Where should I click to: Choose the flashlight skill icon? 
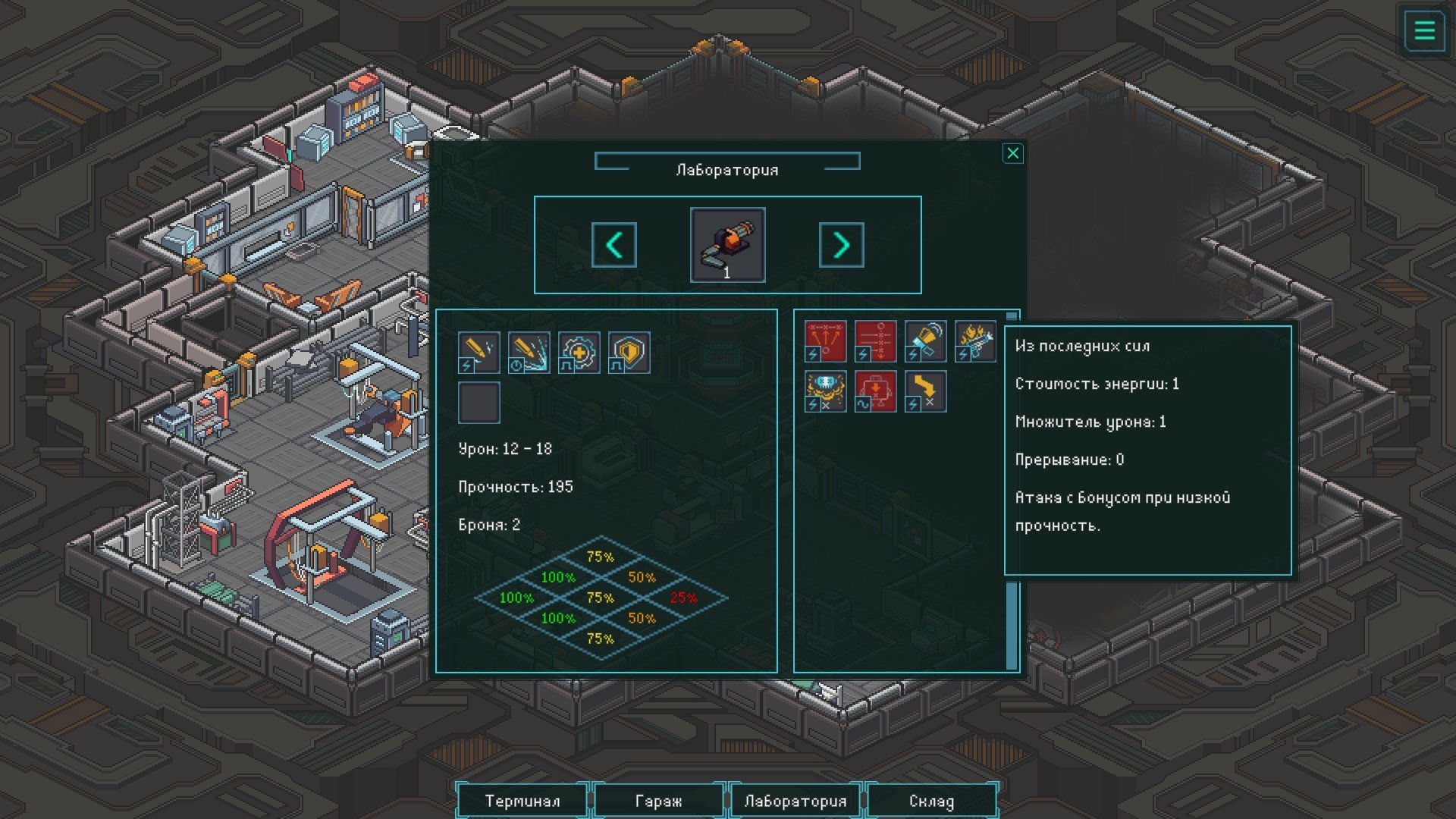pos(925,341)
